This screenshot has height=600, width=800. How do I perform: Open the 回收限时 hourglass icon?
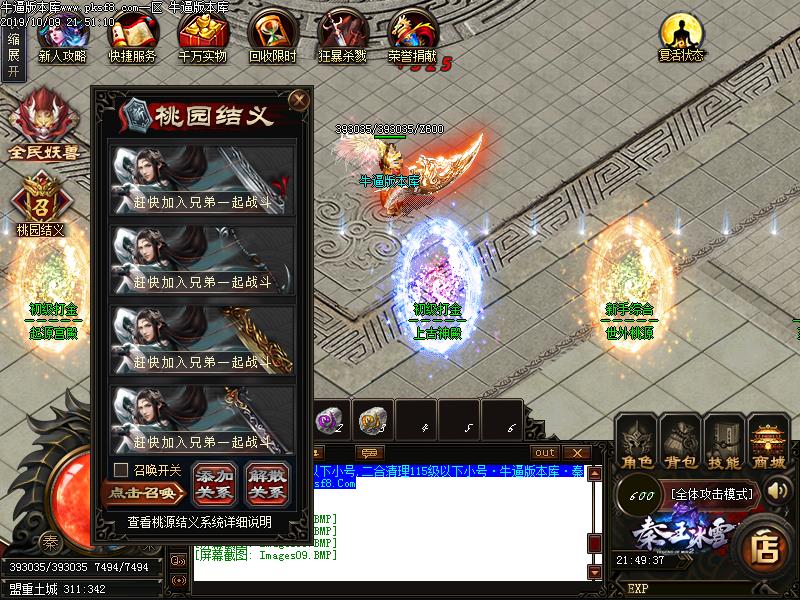[x=272, y=38]
